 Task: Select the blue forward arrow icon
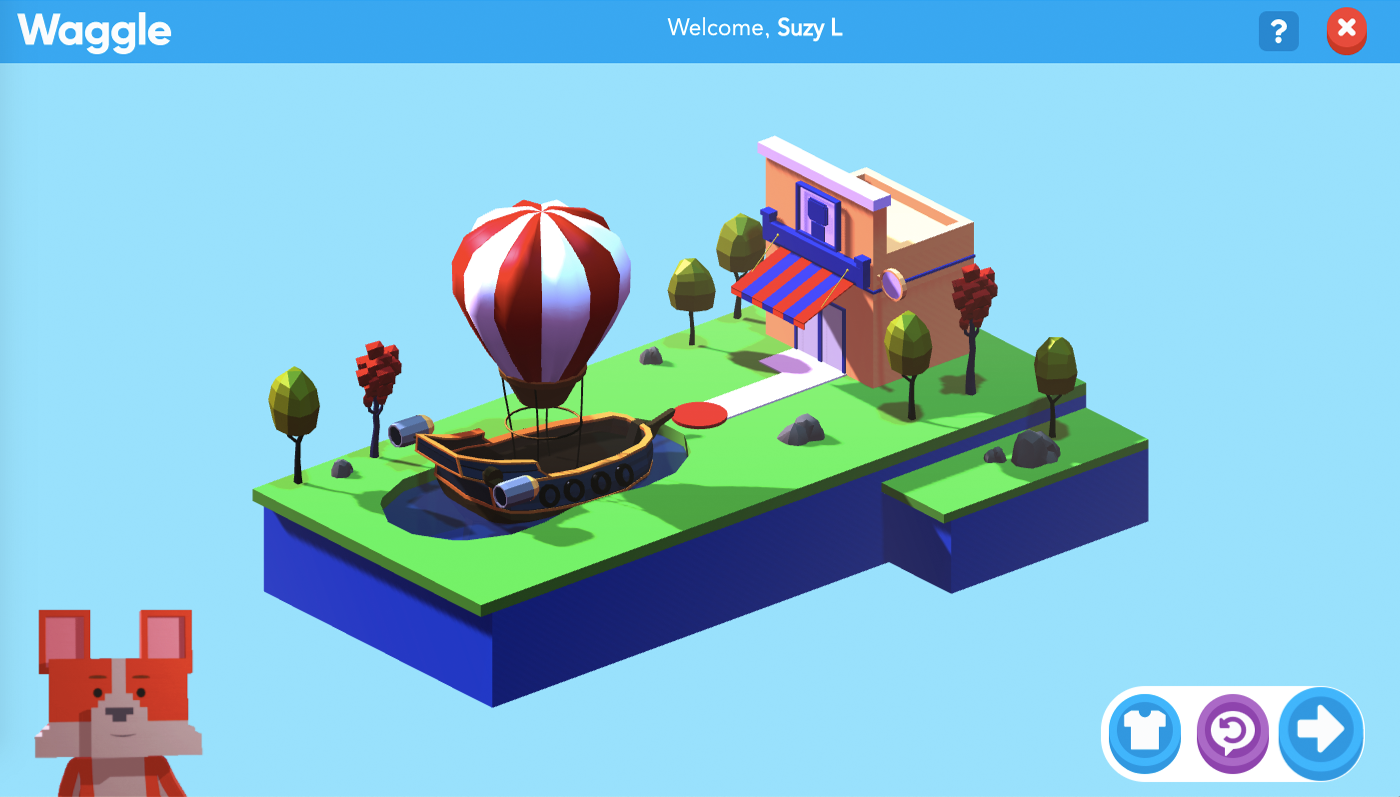(1319, 733)
